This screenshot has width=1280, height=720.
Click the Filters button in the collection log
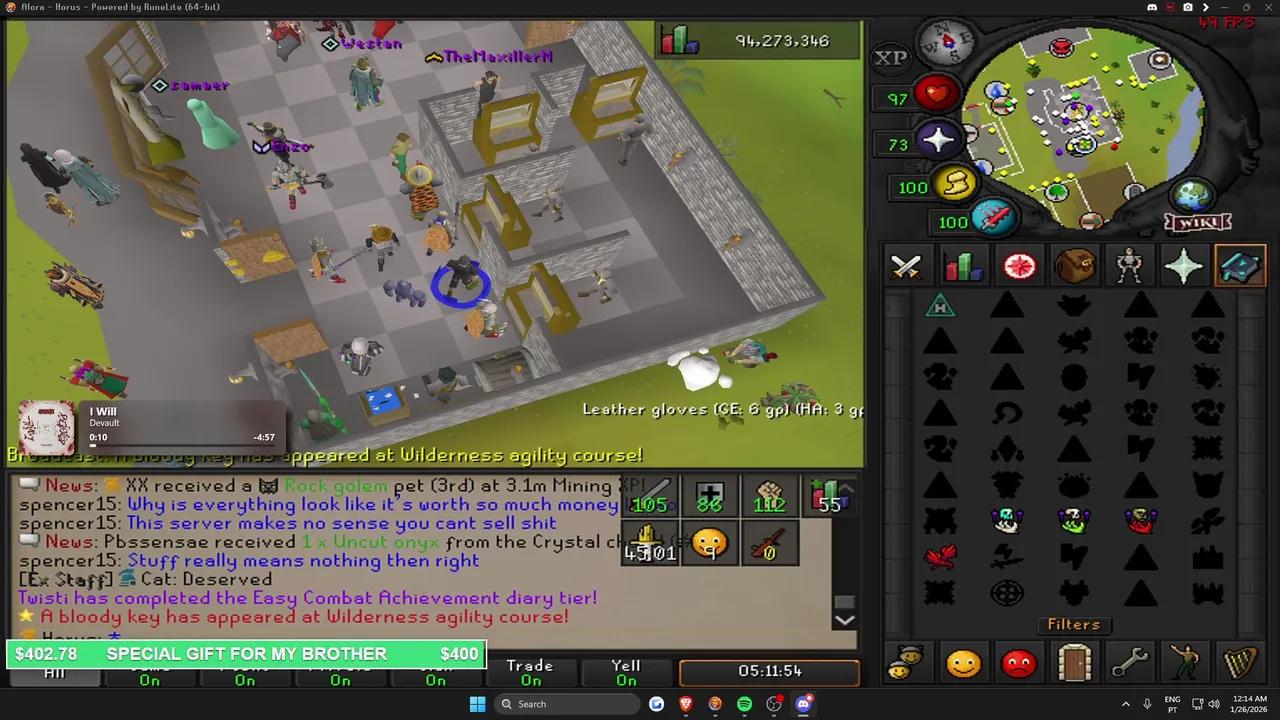[1073, 624]
